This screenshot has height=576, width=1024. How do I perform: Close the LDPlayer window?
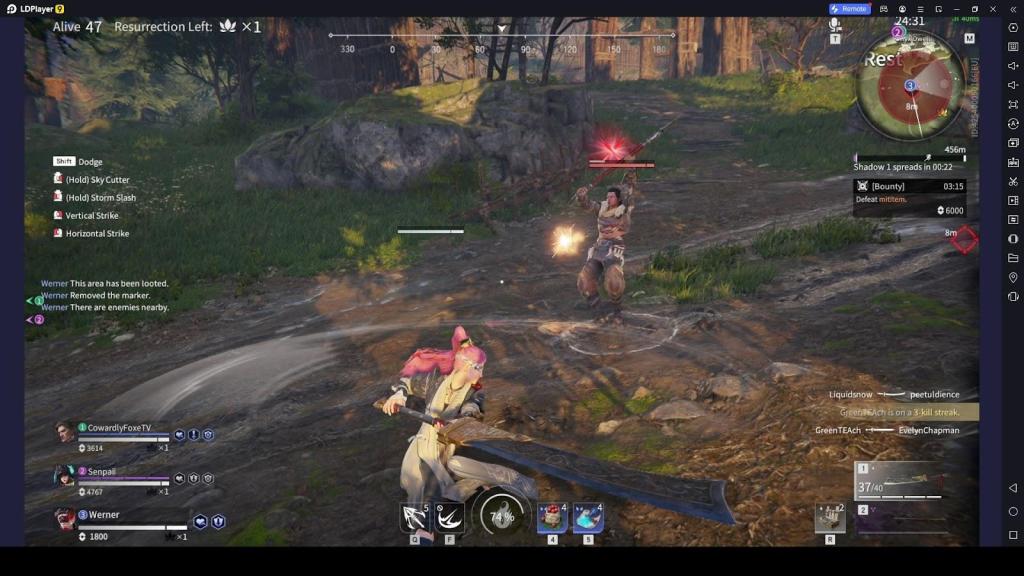(x=992, y=9)
